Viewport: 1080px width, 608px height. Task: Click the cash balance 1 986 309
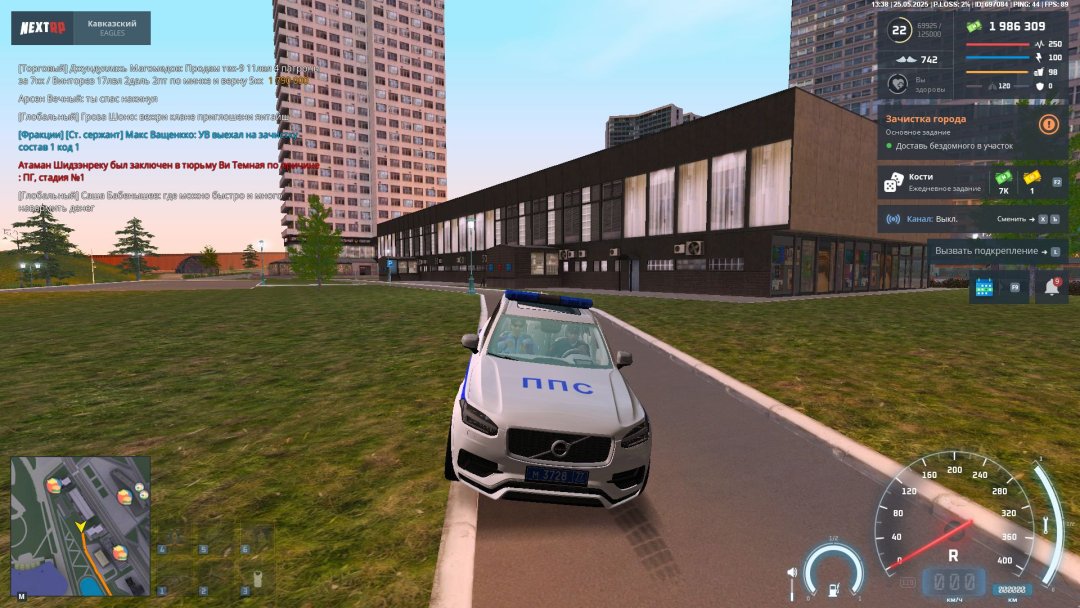[x=1016, y=27]
